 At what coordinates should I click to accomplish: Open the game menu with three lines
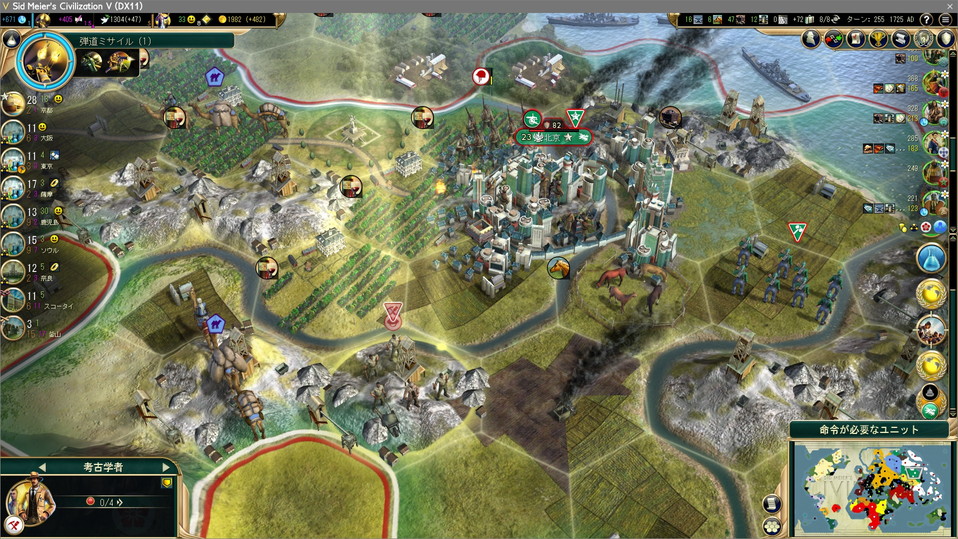click(x=946, y=20)
